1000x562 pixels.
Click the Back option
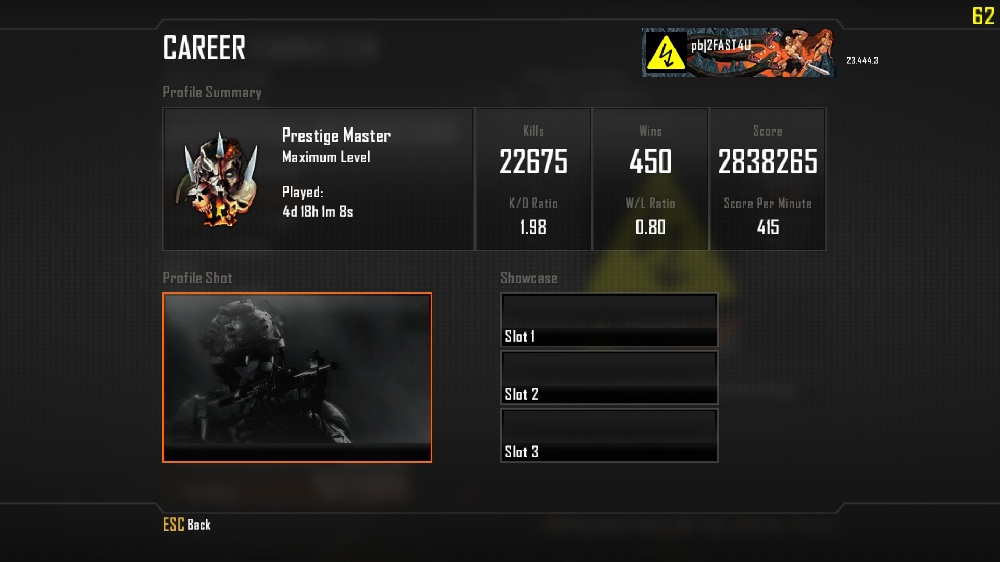pyautogui.click(x=188, y=525)
